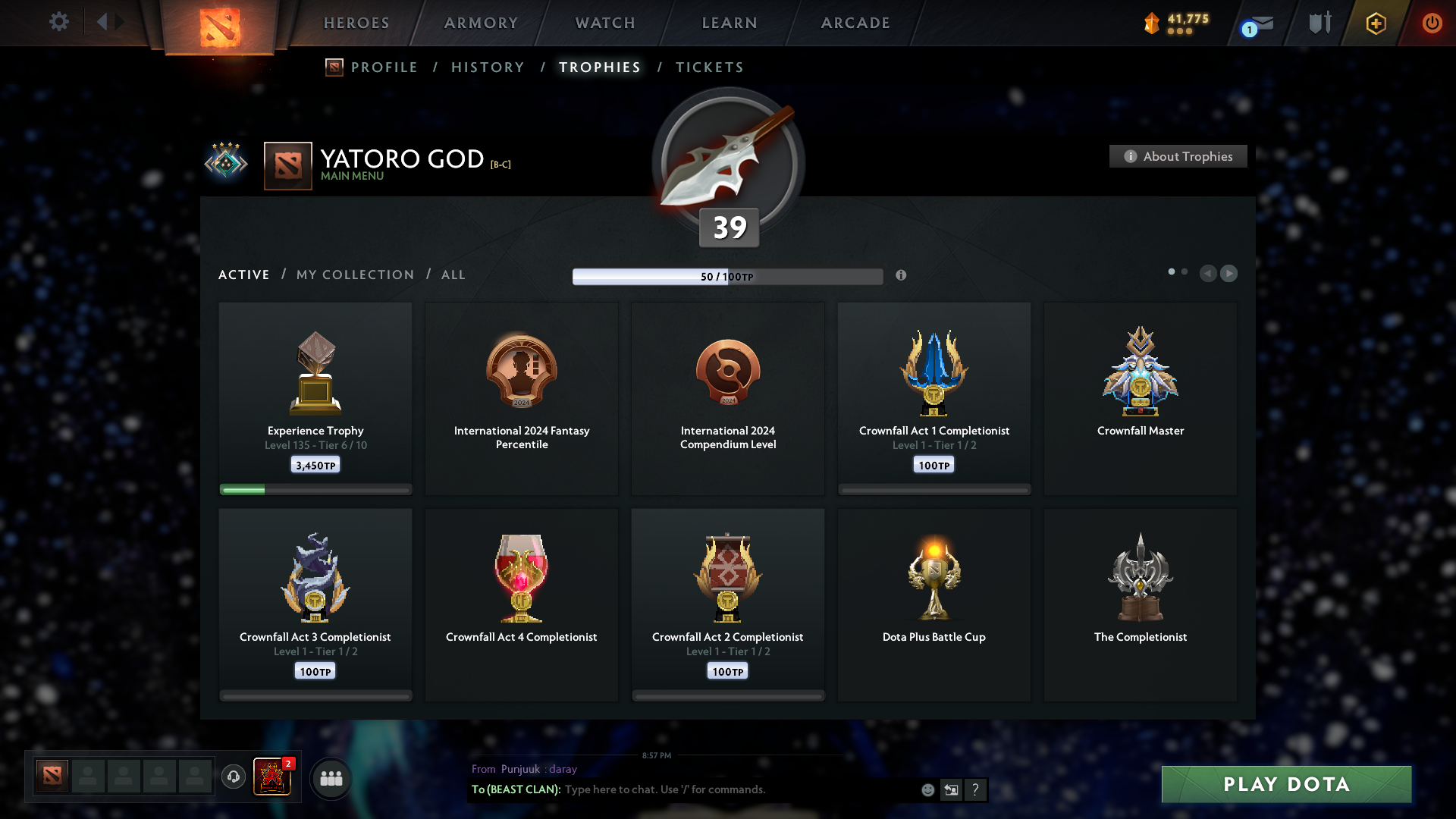Click the About Trophies button
Image resolution: width=1456 pixels, height=819 pixels.
pyautogui.click(x=1178, y=156)
